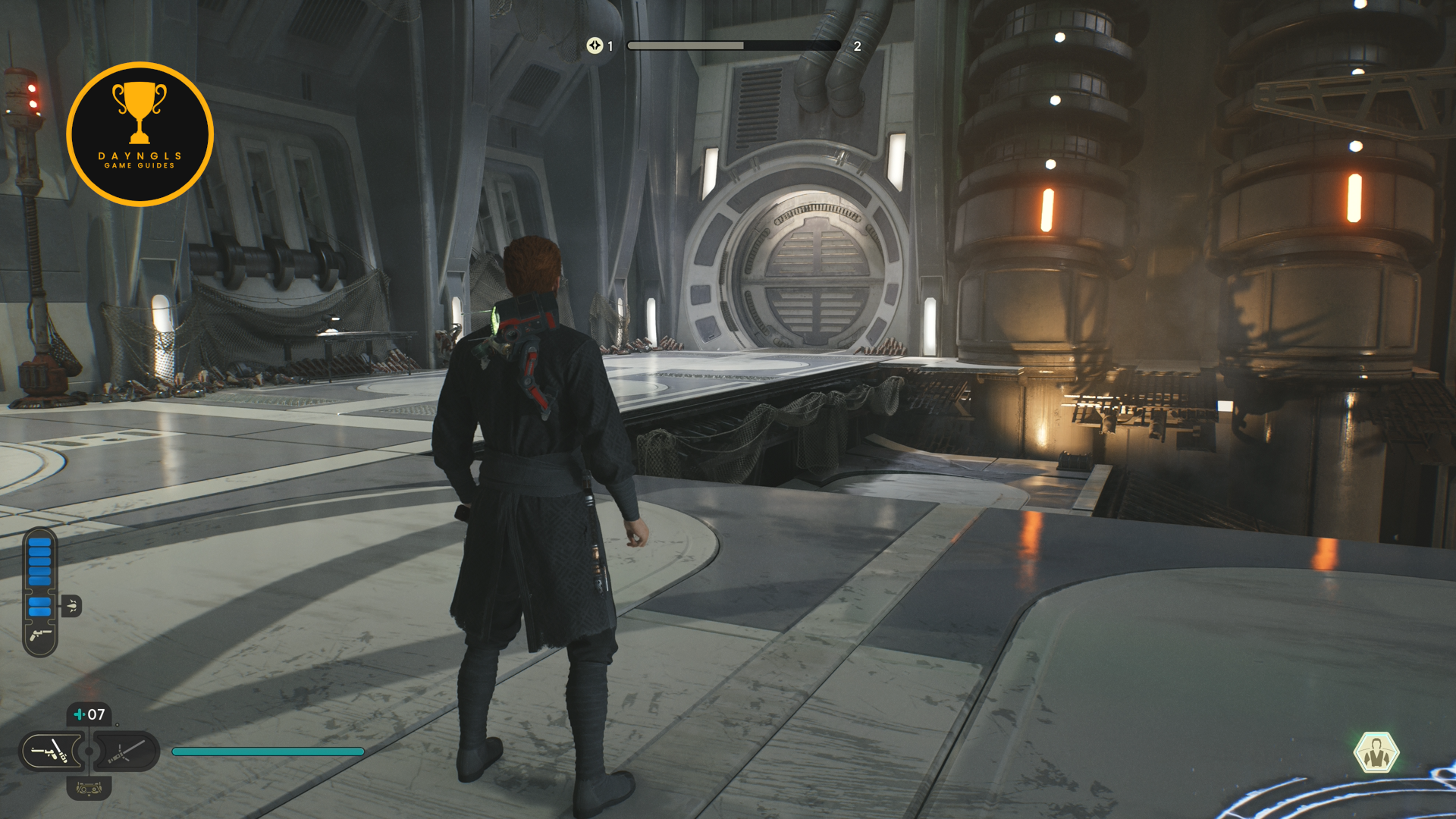Open the skill point icon
Screen dimensions: 1456x819
pyautogui.click(x=595, y=46)
